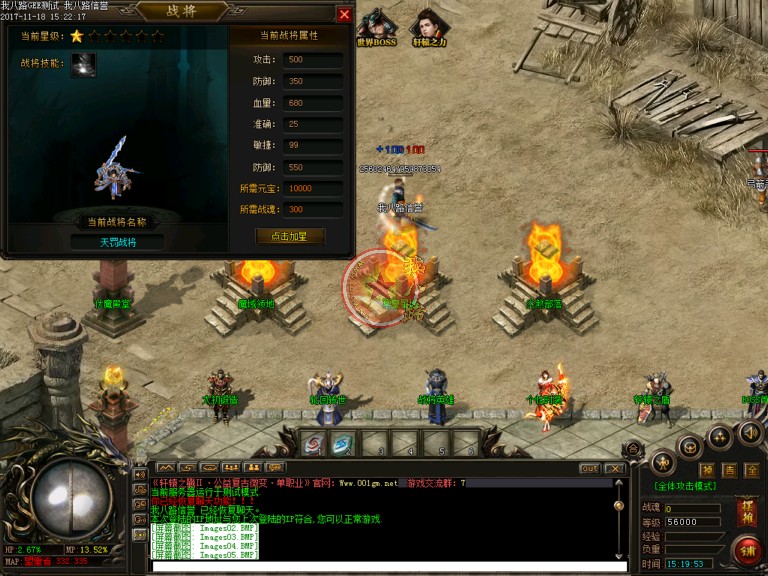Close the 战将 panel

tap(344, 15)
